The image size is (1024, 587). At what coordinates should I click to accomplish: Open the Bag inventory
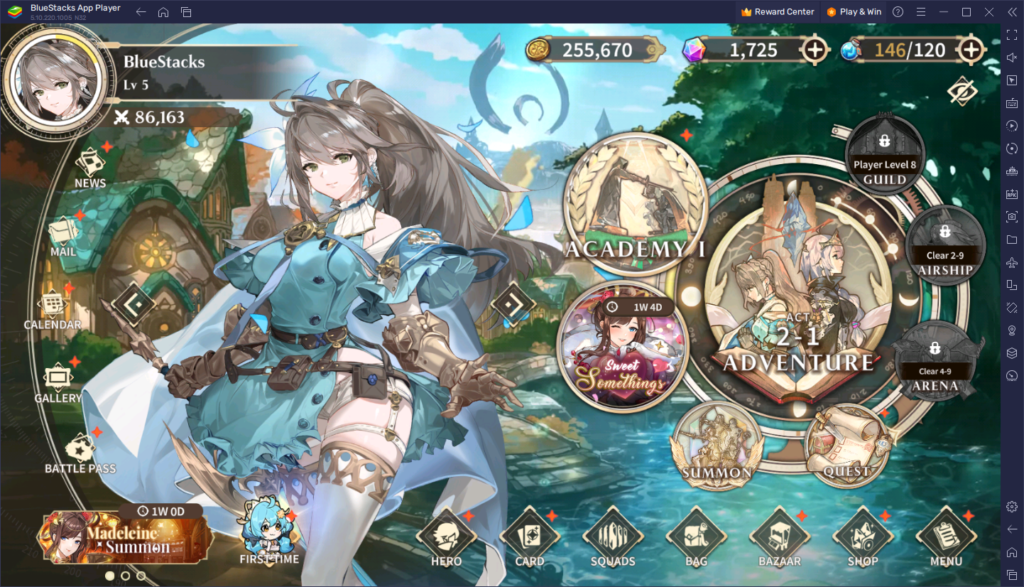click(696, 537)
